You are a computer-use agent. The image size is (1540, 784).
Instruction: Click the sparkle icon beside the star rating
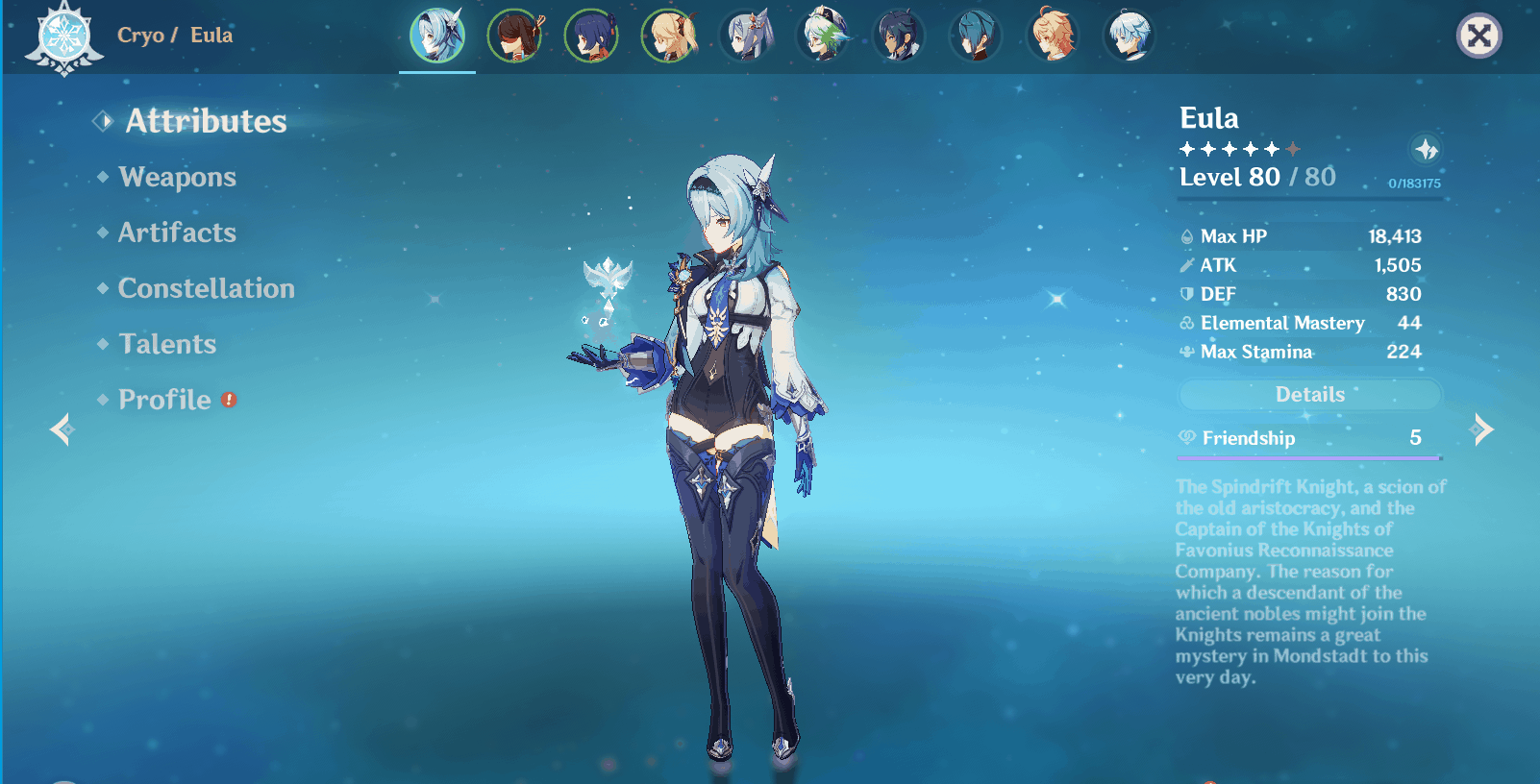click(x=1425, y=150)
